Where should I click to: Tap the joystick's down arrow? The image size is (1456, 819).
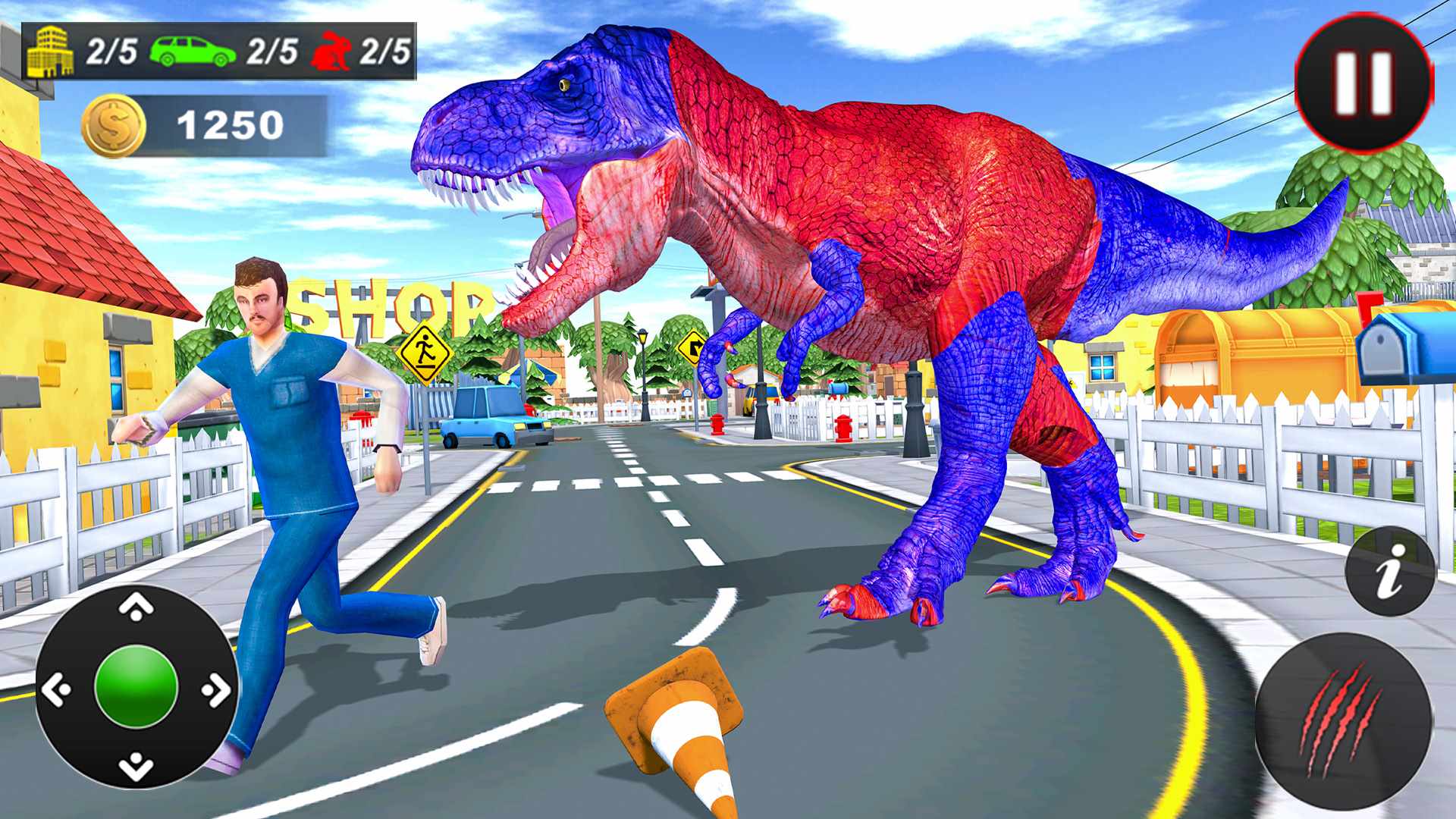coord(136,767)
